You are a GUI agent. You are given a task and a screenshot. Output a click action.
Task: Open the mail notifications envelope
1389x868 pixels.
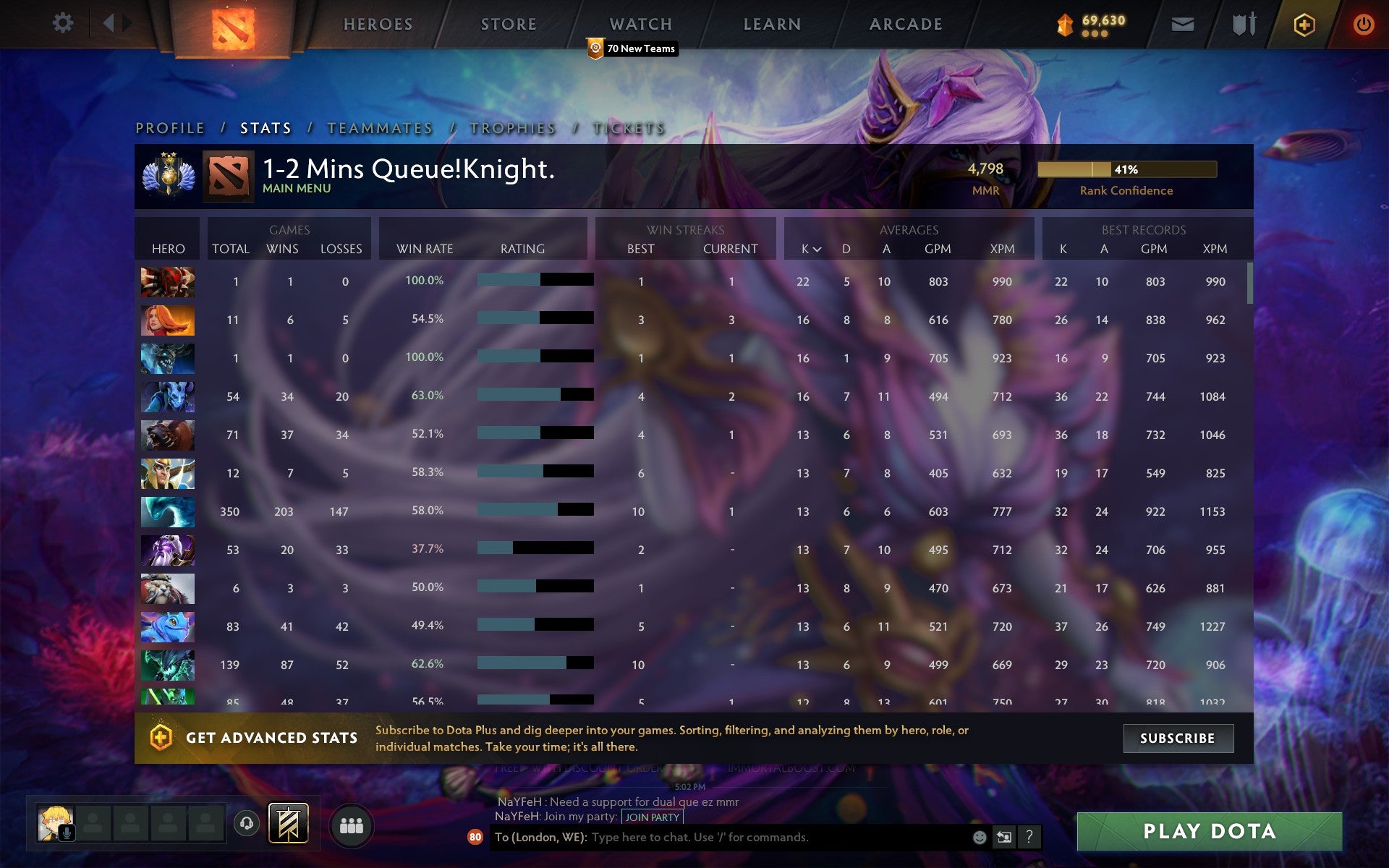pyautogui.click(x=1182, y=22)
